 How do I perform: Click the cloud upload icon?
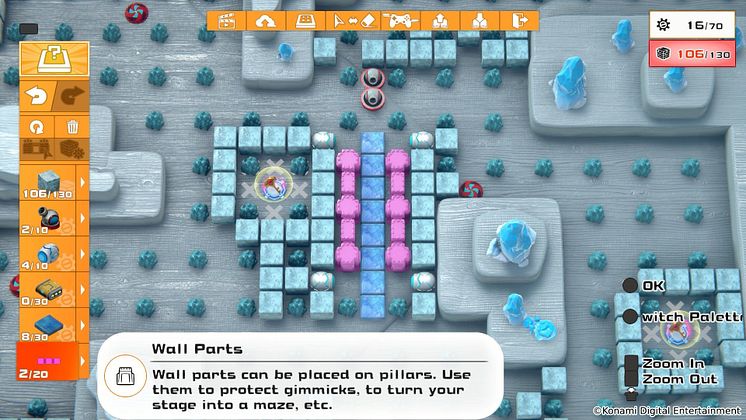click(265, 20)
